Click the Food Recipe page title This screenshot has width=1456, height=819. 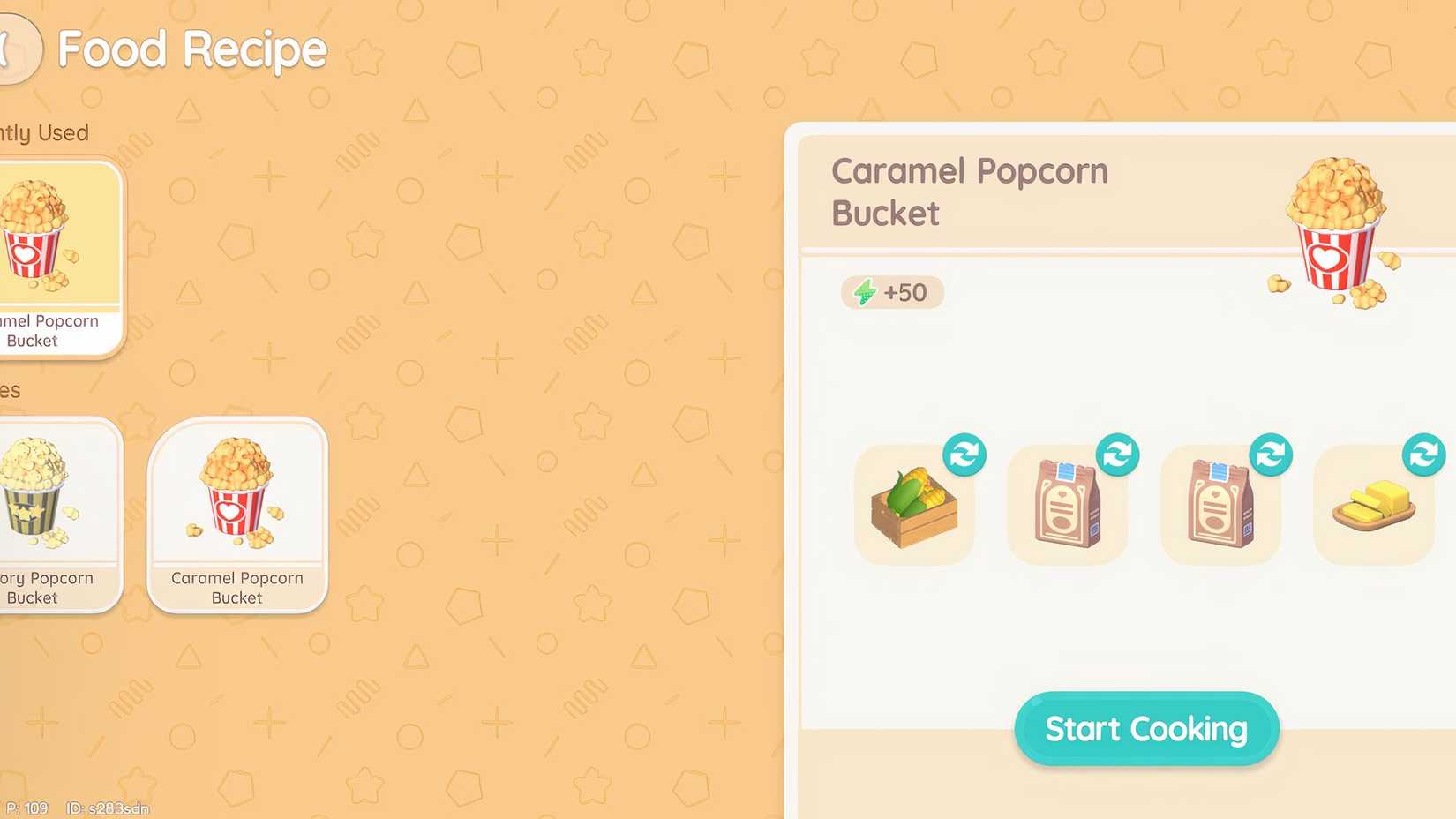191,49
